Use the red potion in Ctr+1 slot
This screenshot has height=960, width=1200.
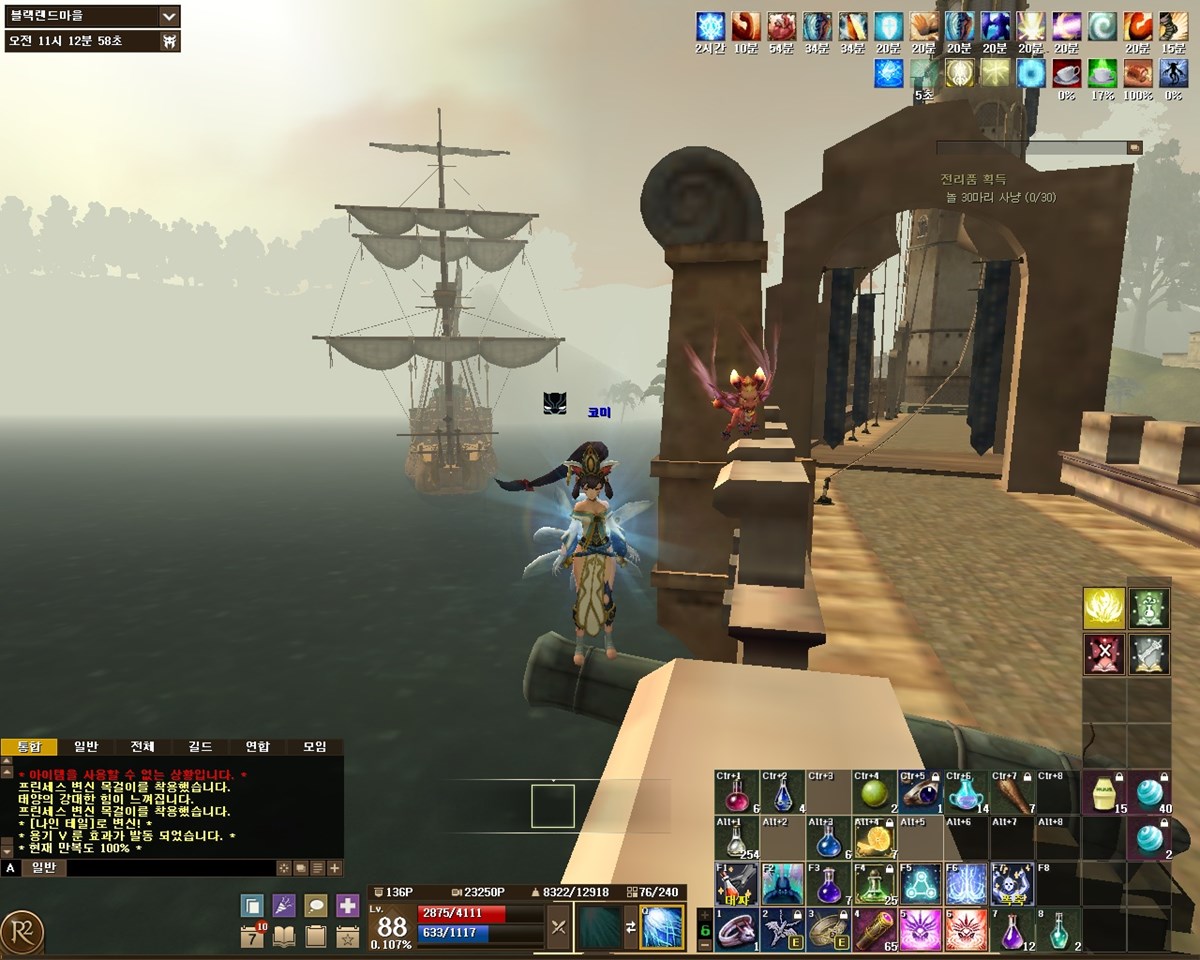pos(737,794)
